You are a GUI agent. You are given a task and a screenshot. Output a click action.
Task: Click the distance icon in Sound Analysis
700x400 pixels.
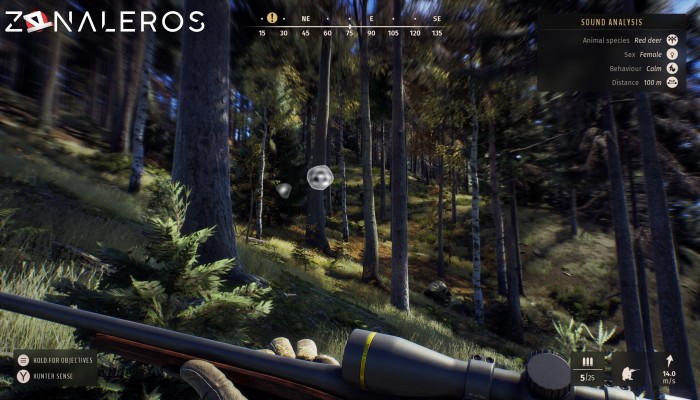[x=673, y=82]
